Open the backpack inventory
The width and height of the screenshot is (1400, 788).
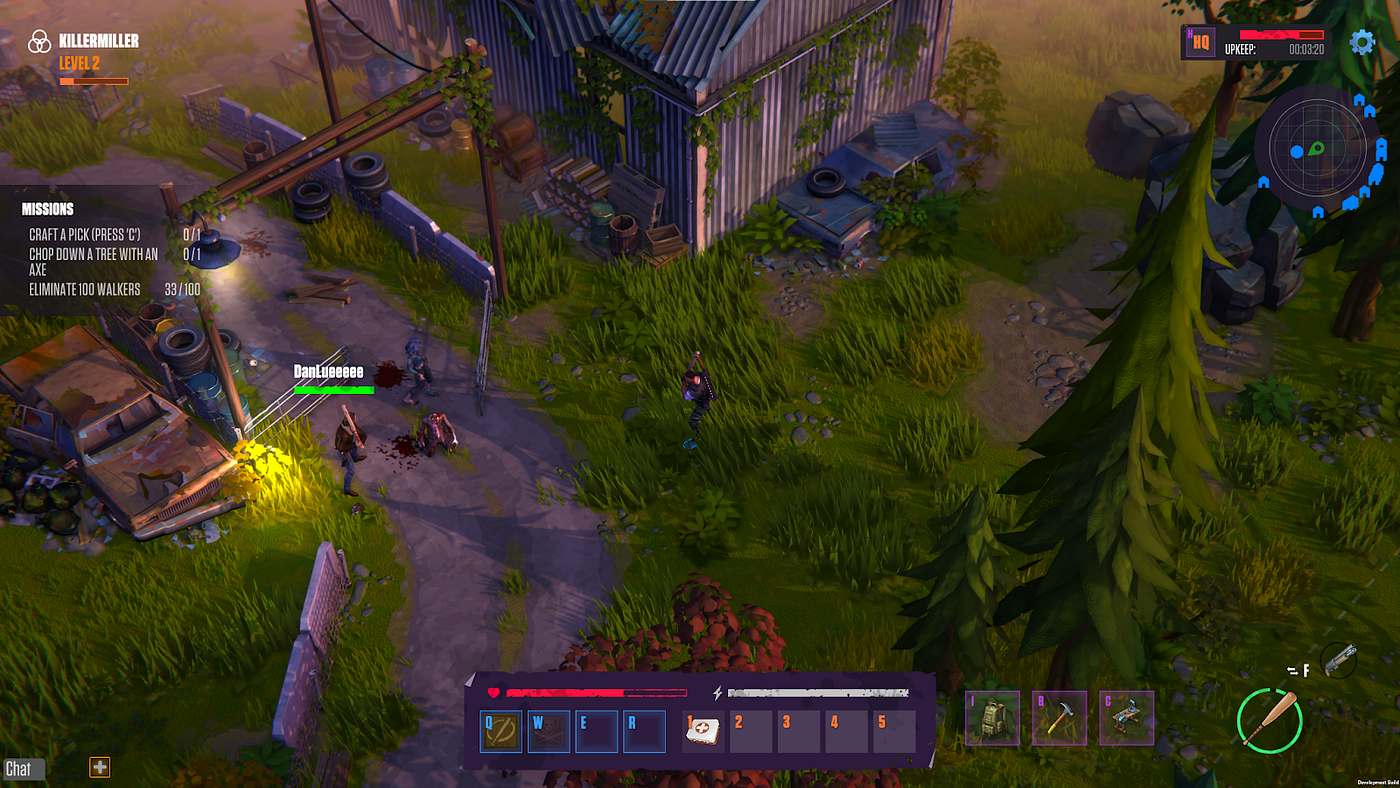point(993,717)
